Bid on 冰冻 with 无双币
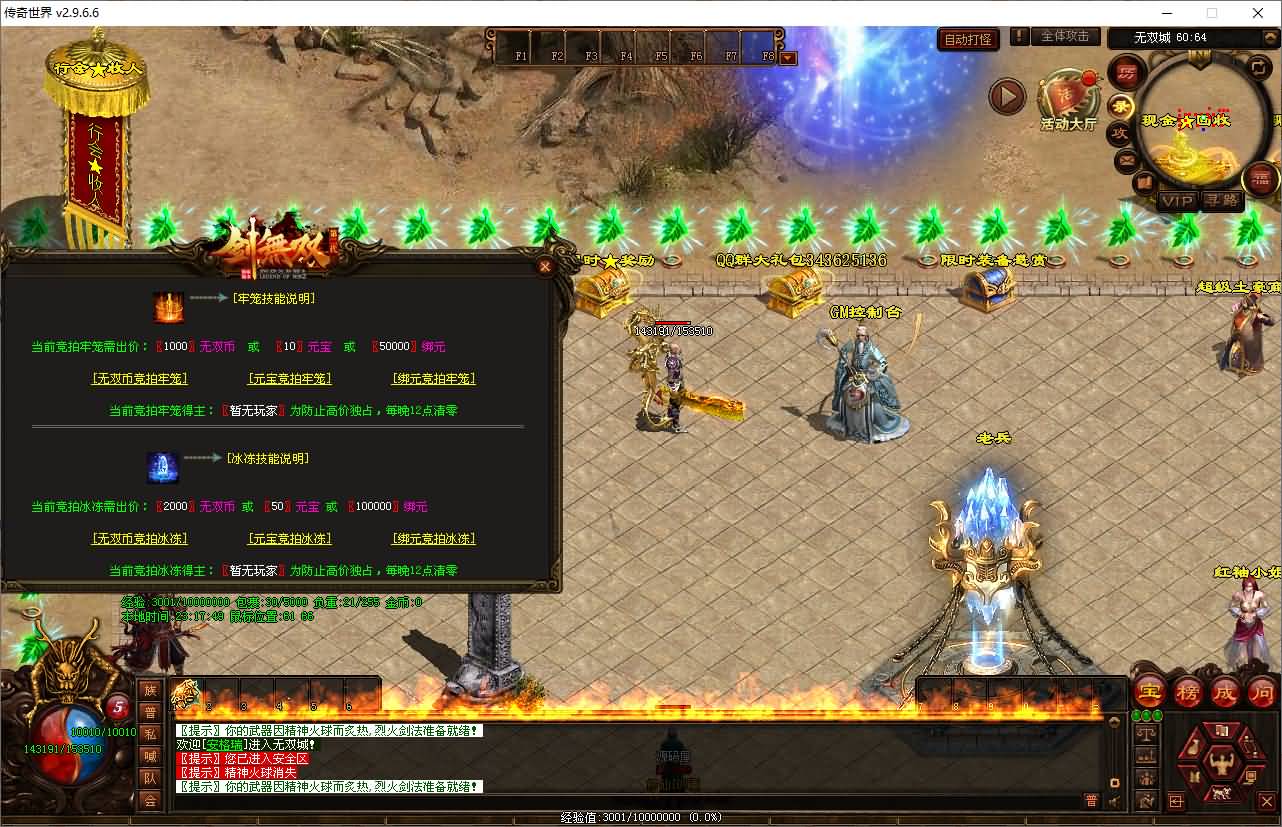The height and width of the screenshot is (827, 1282). pos(139,539)
